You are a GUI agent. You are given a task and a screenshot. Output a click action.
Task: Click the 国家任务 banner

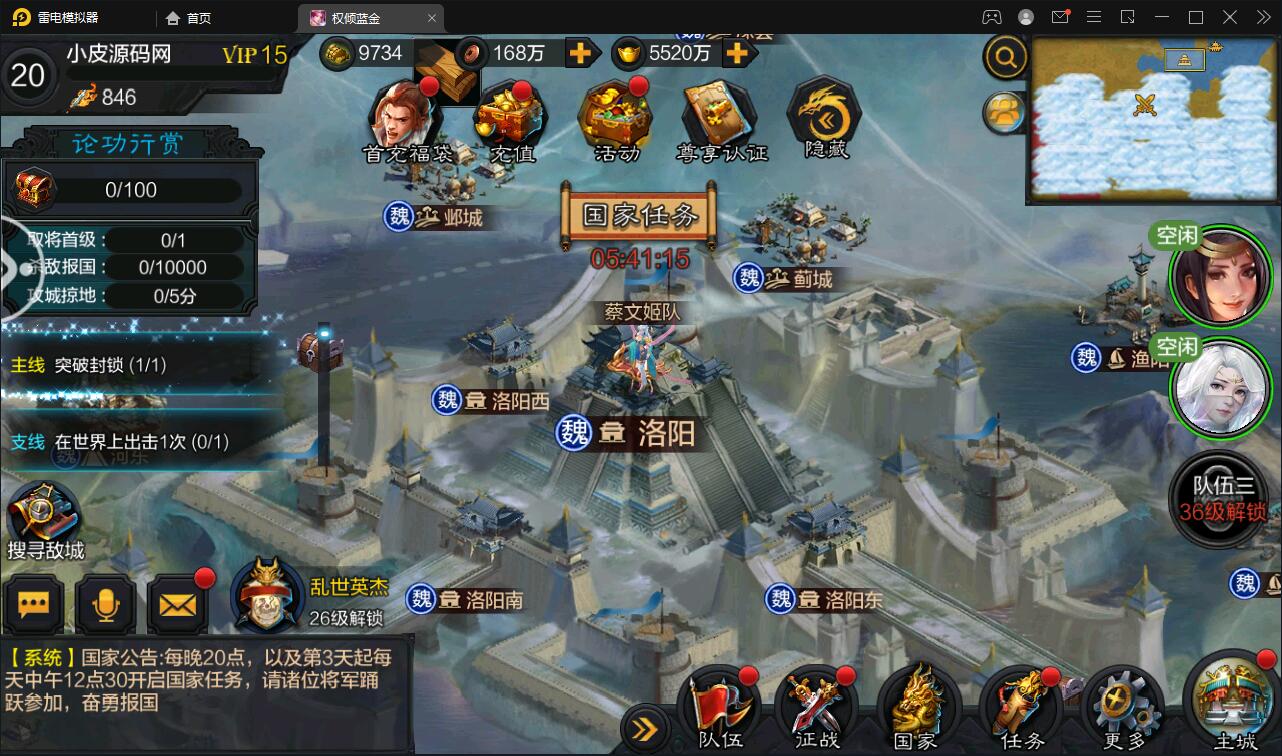pyautogui.click(x=638, y=216)
